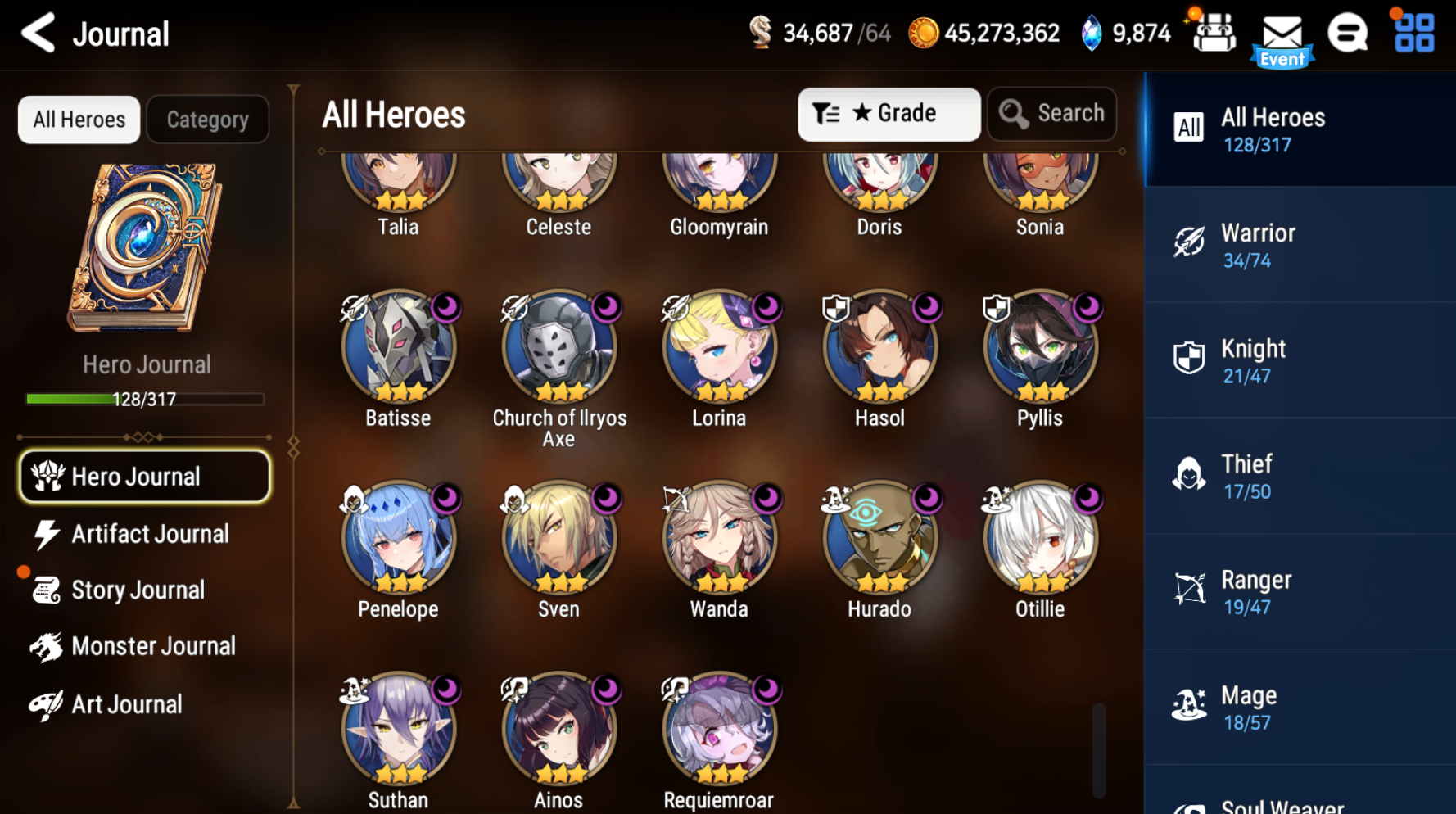
Task: Open the Artifact Journal
Action: (x=143, y=533)
